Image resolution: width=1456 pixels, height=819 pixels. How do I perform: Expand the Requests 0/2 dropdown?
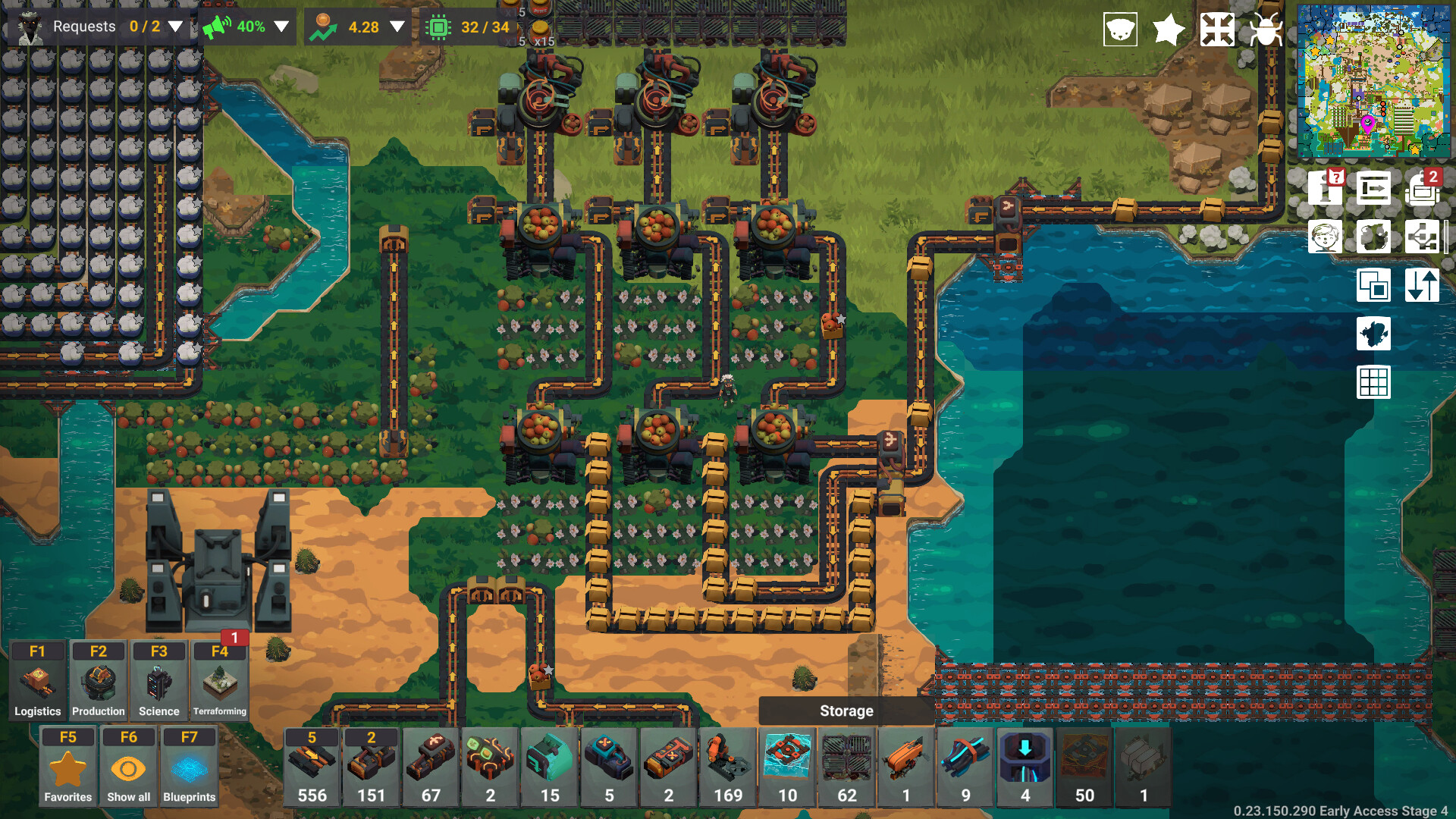[x=175, y=26]
